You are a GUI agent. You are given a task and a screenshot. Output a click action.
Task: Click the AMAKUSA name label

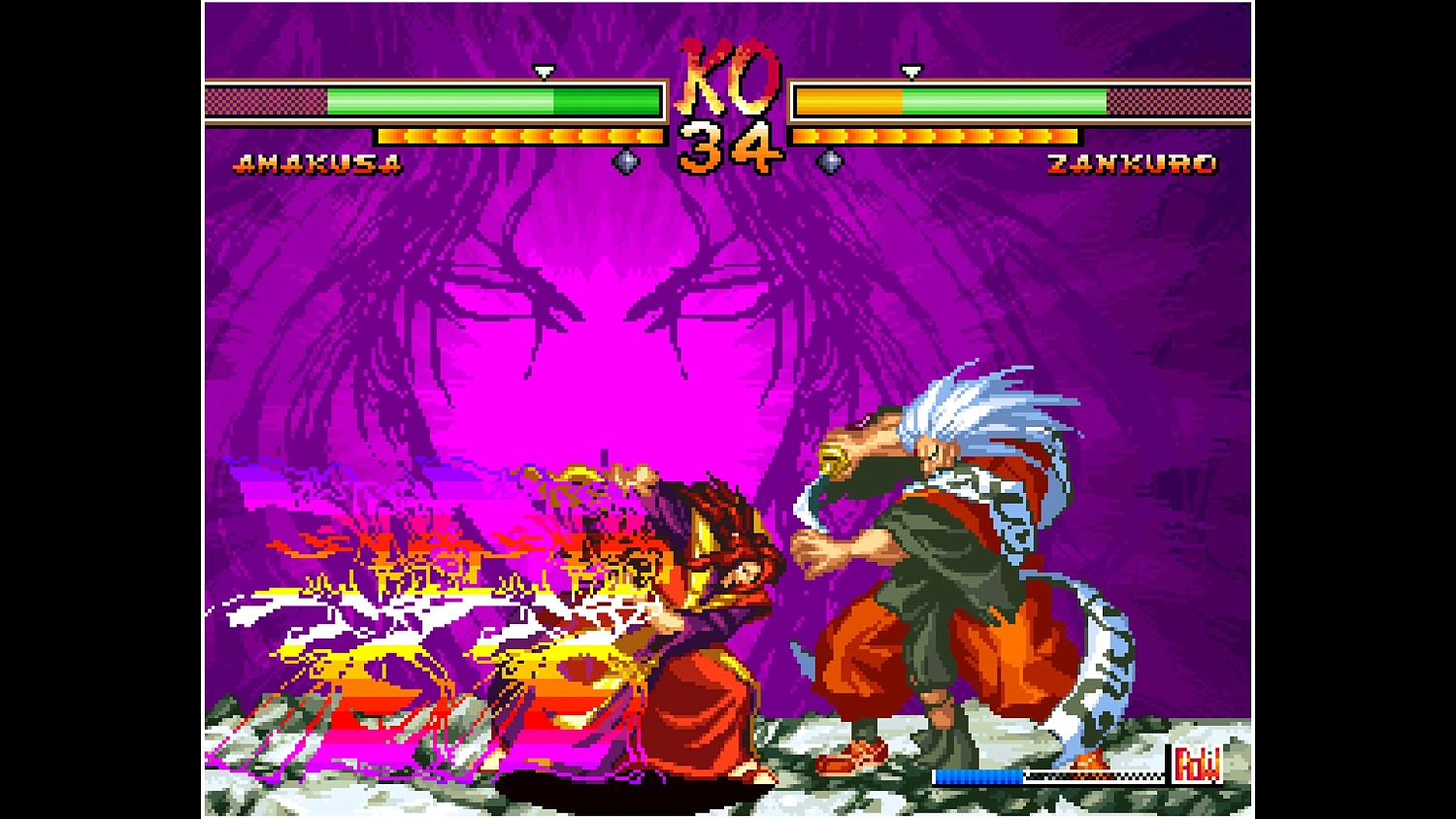318,163
